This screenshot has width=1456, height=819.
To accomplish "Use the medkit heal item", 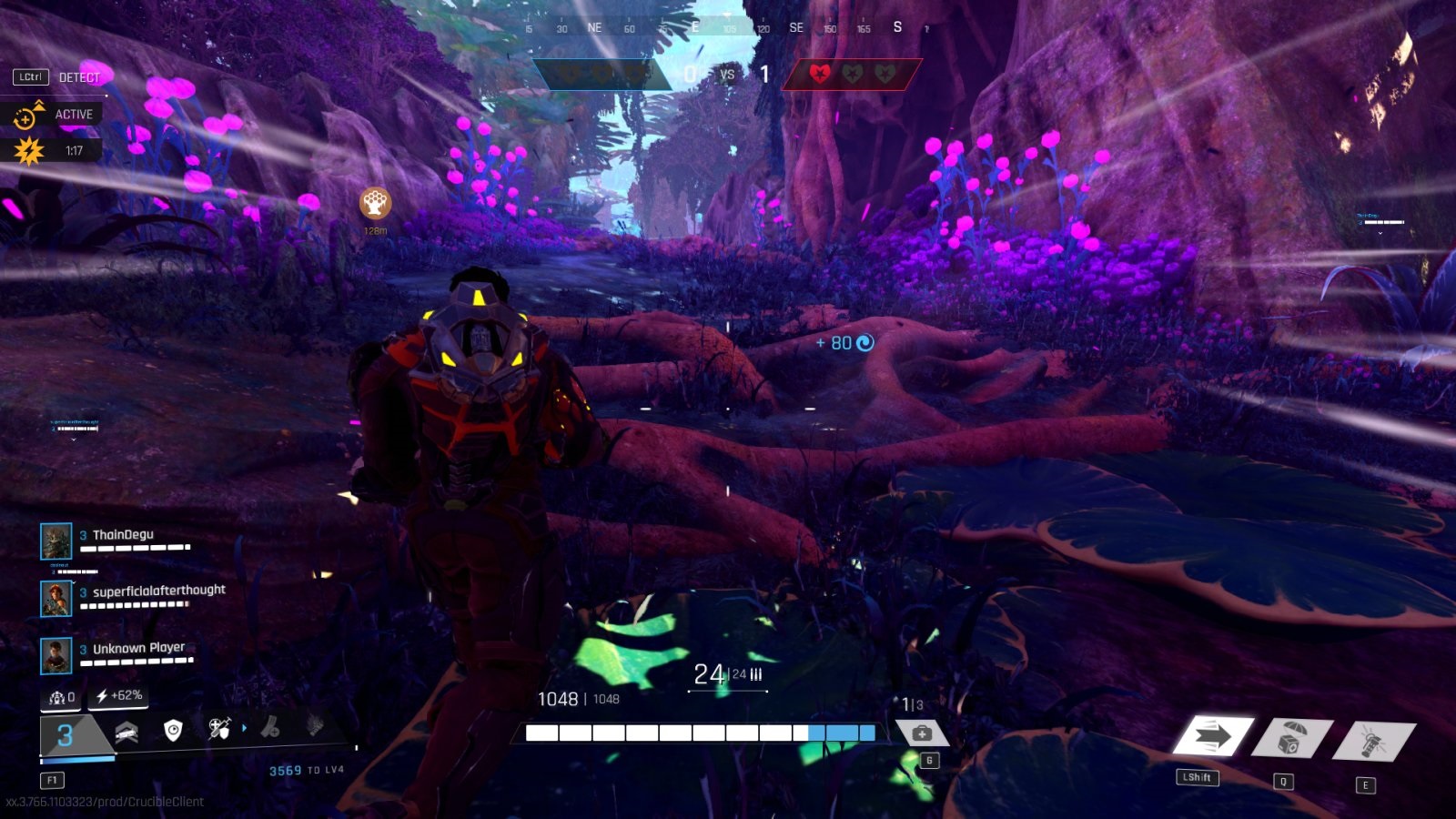I will tap(921, 733).
